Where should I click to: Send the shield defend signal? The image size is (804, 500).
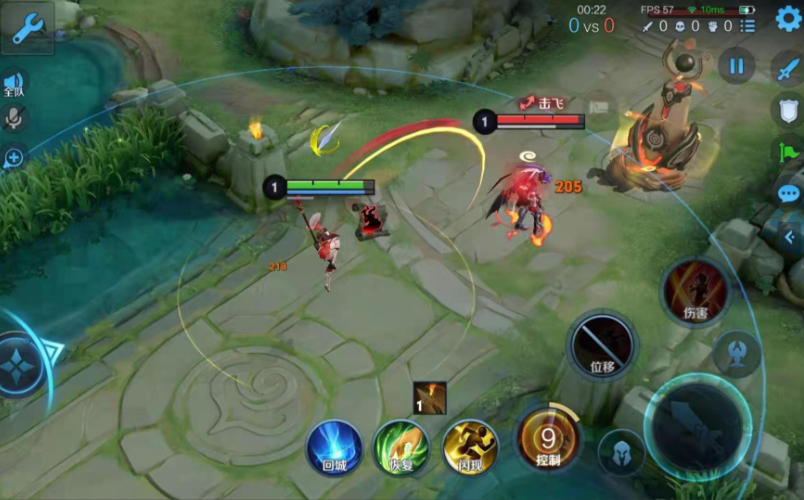click(x=787, y=109)
